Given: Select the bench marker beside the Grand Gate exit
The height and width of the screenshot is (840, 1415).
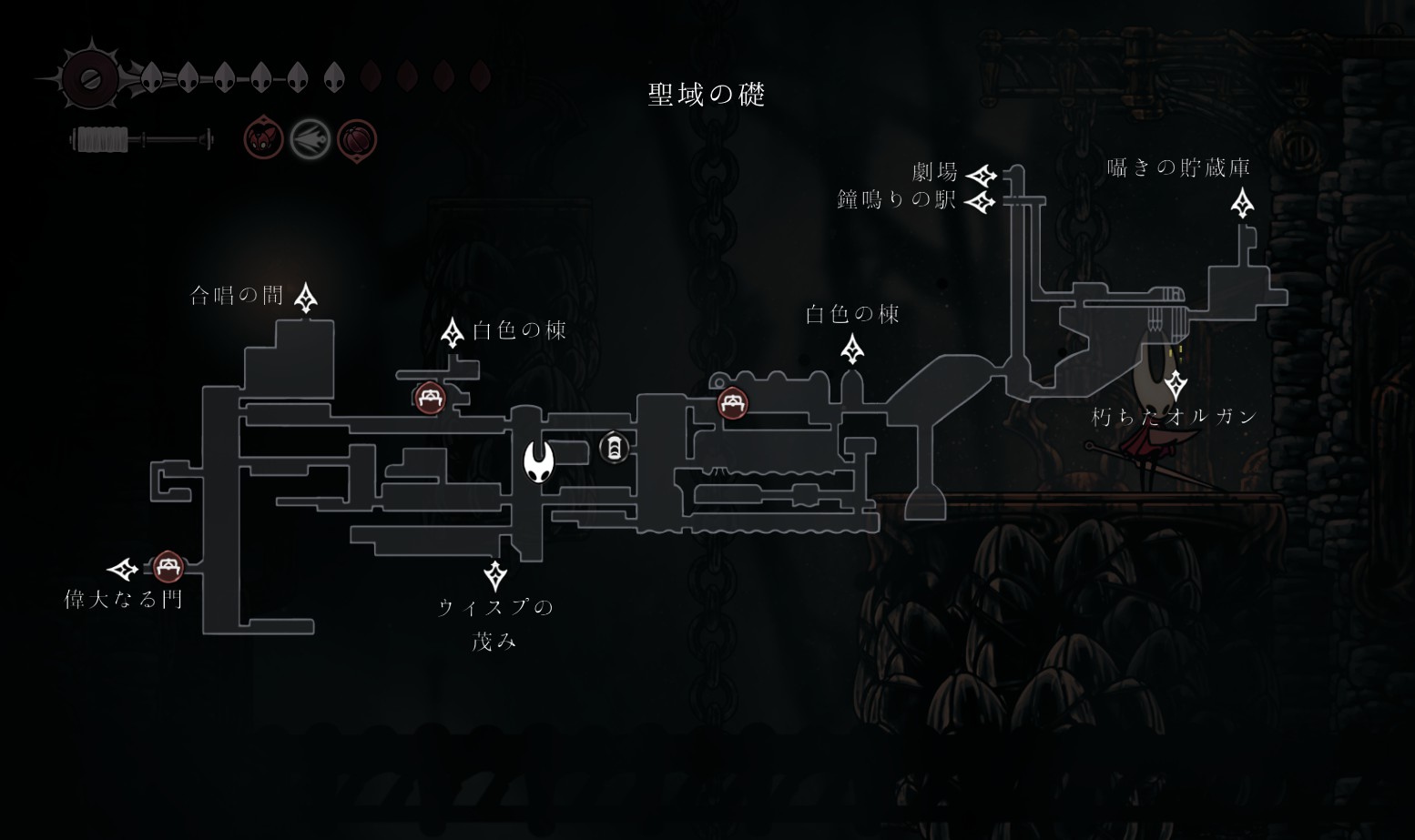Looking at the screenshot, I should tap(167, 568).
